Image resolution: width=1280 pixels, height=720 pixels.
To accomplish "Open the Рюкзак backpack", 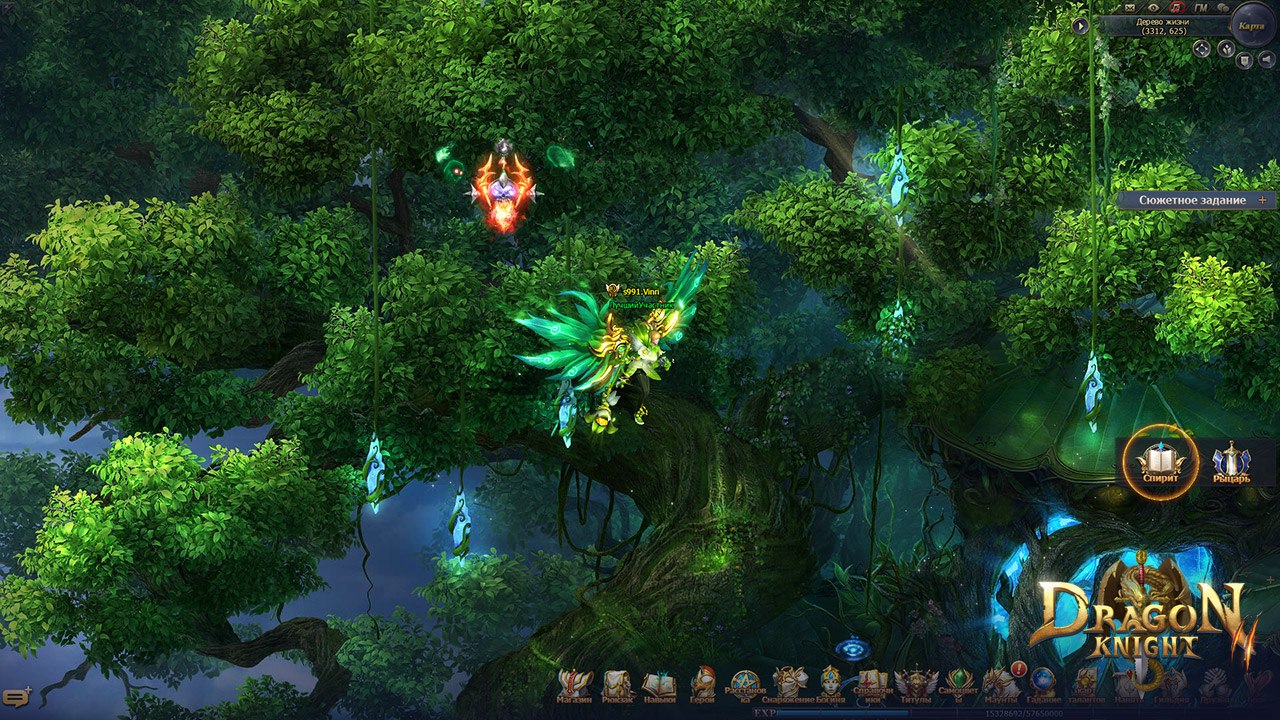I will [617, 684].
